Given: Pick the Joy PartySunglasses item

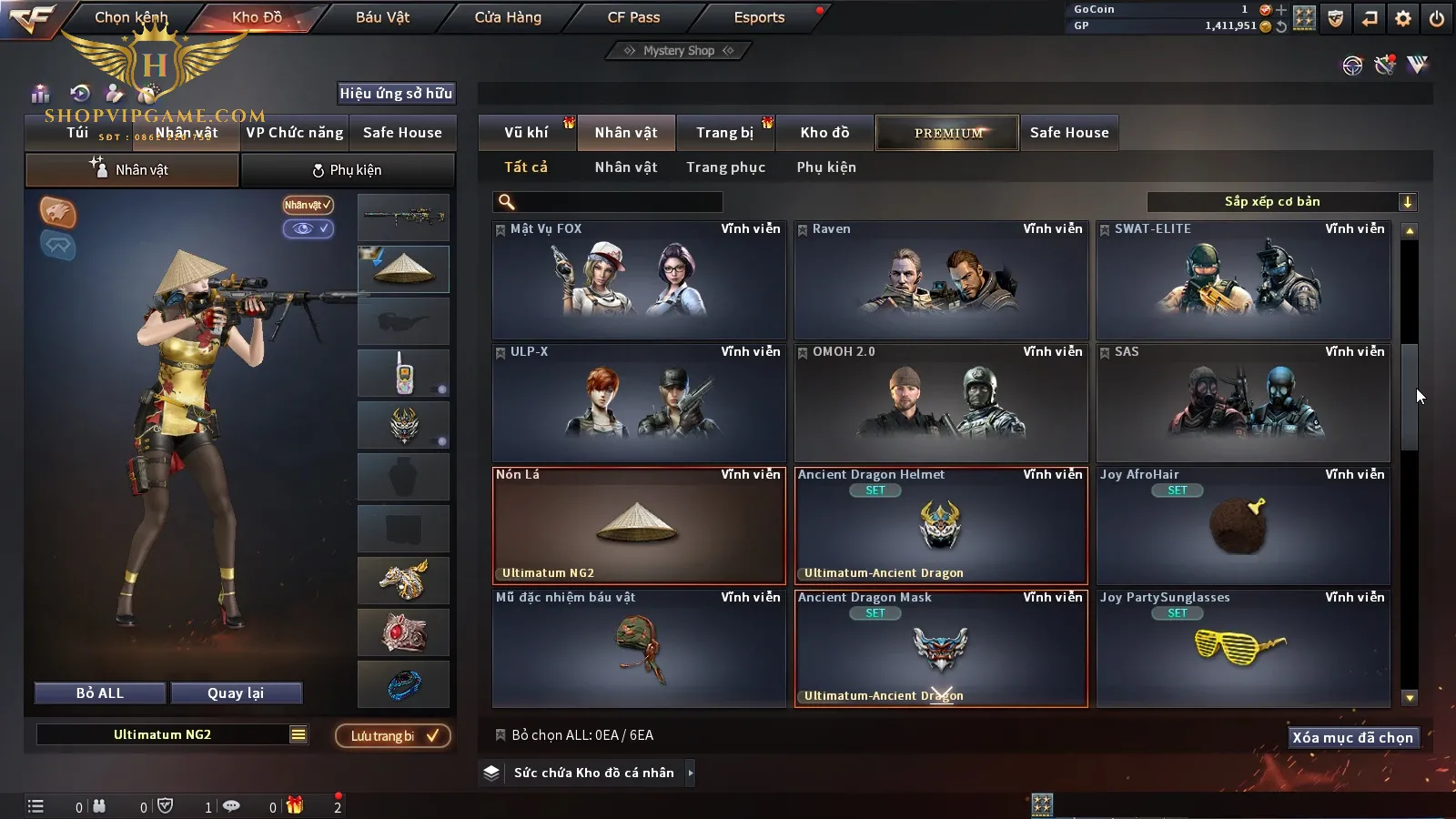Looking at the screenshot, I should pos(1243,649).
